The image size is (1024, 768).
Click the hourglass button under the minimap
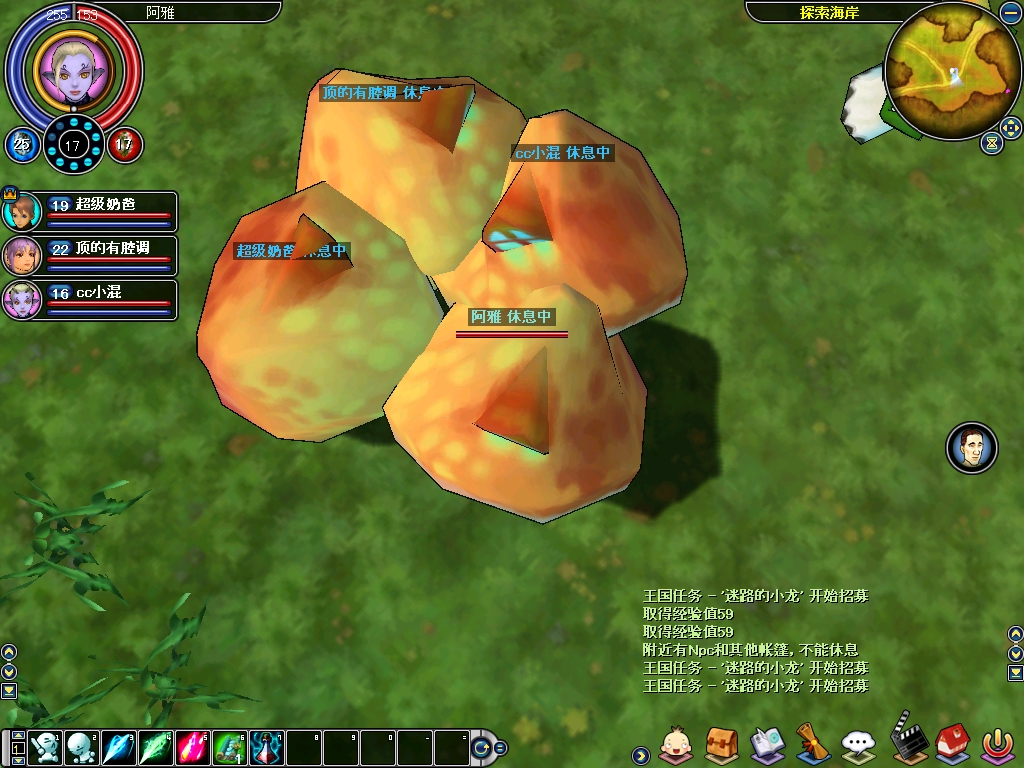991,143
